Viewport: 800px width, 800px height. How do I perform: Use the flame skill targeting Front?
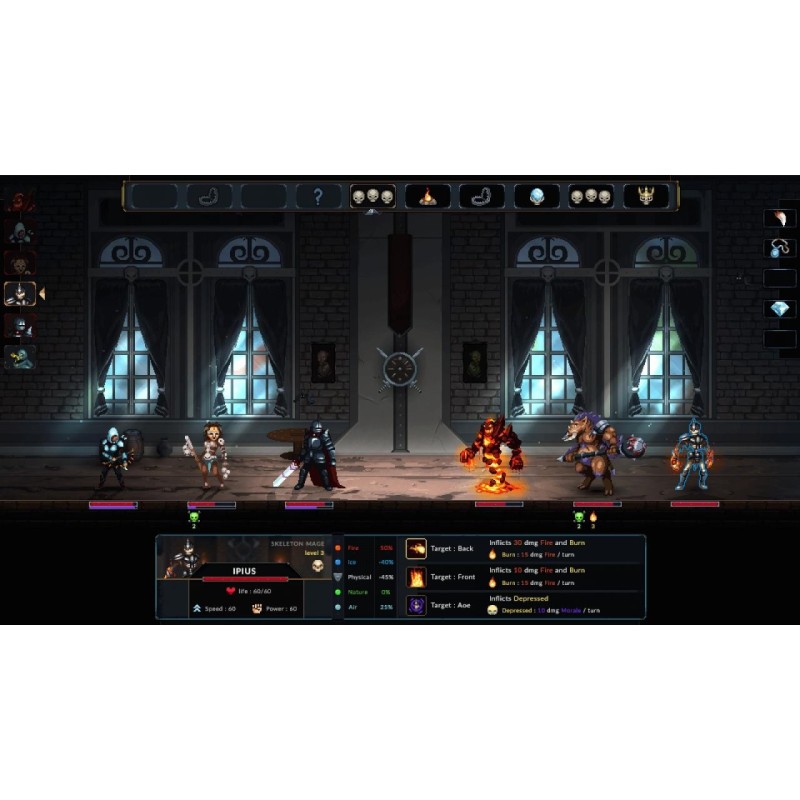tap(416, 577)
